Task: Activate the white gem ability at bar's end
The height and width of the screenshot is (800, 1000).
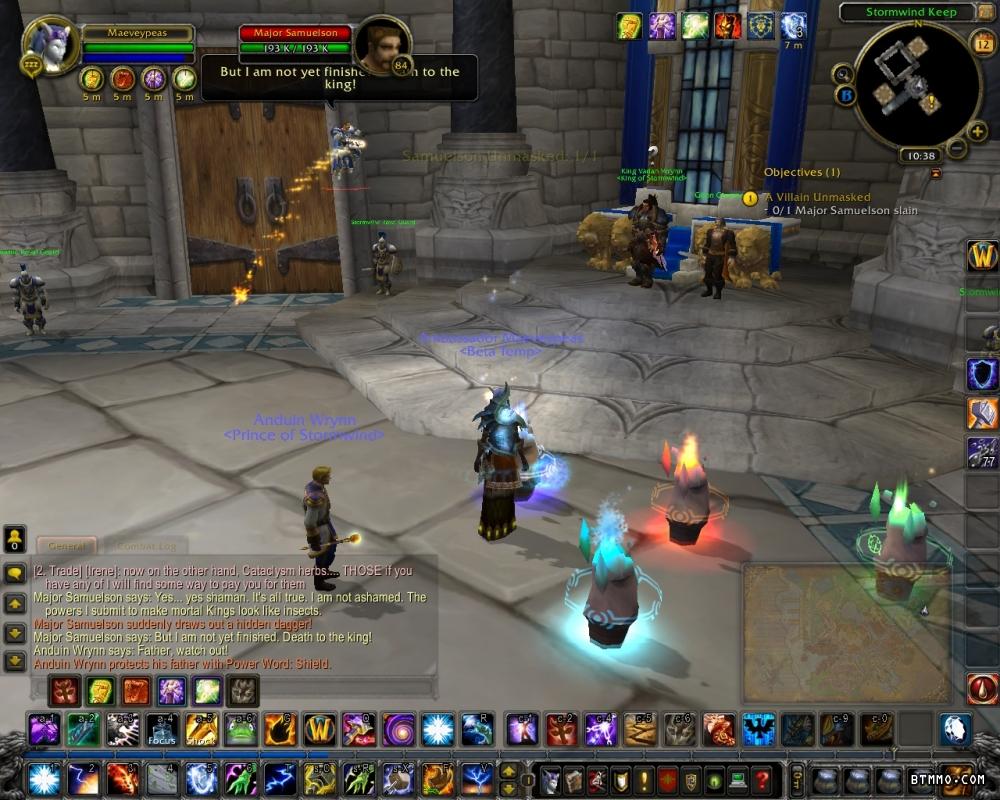Action: coord(954,729)
